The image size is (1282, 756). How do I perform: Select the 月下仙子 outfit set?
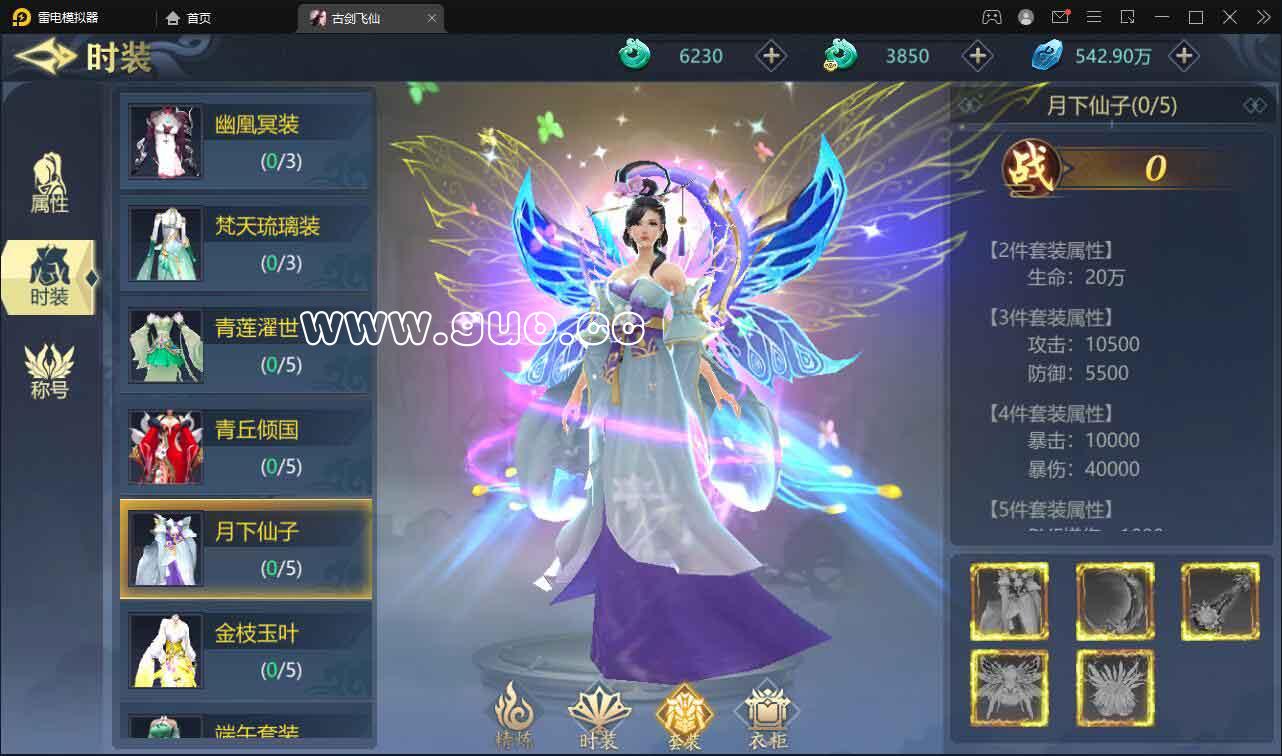click(246, 548)
